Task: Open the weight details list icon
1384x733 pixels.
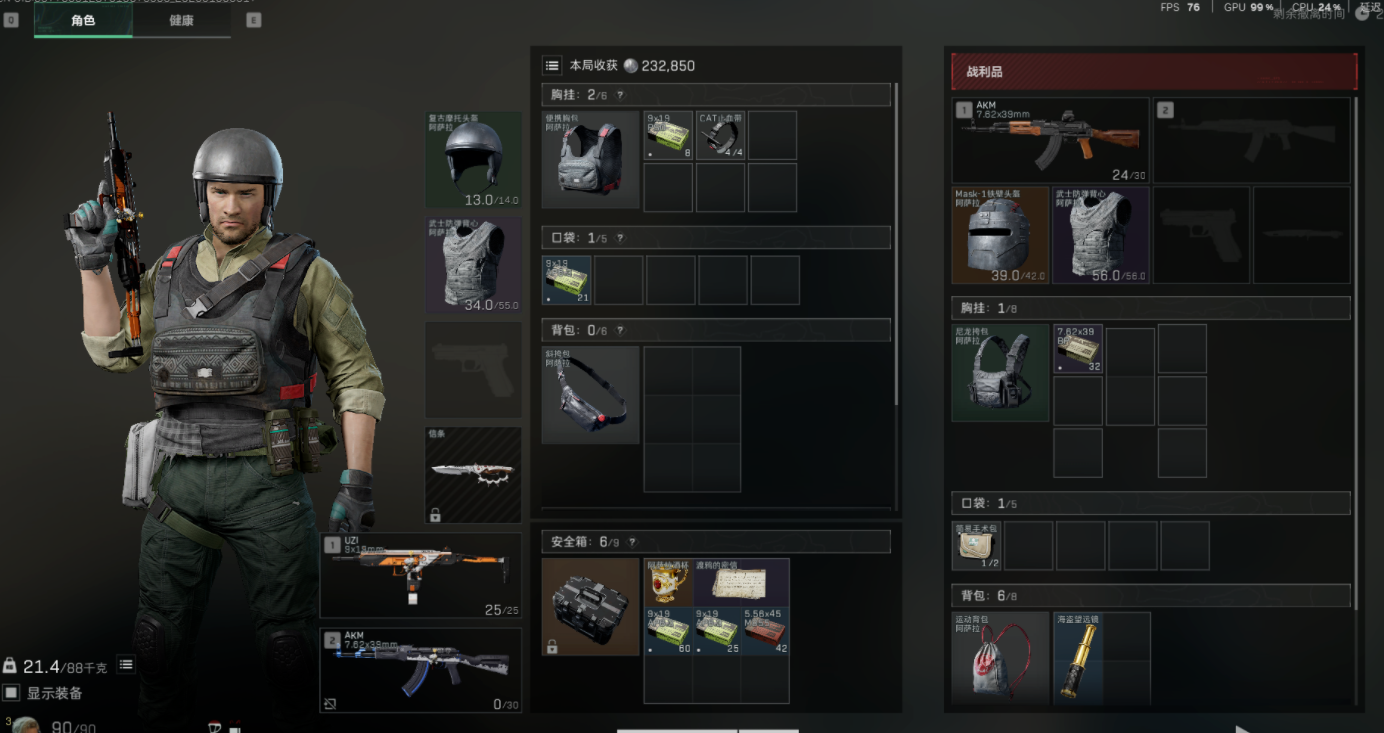Action: pyautogui.click(x=126, y=665)
